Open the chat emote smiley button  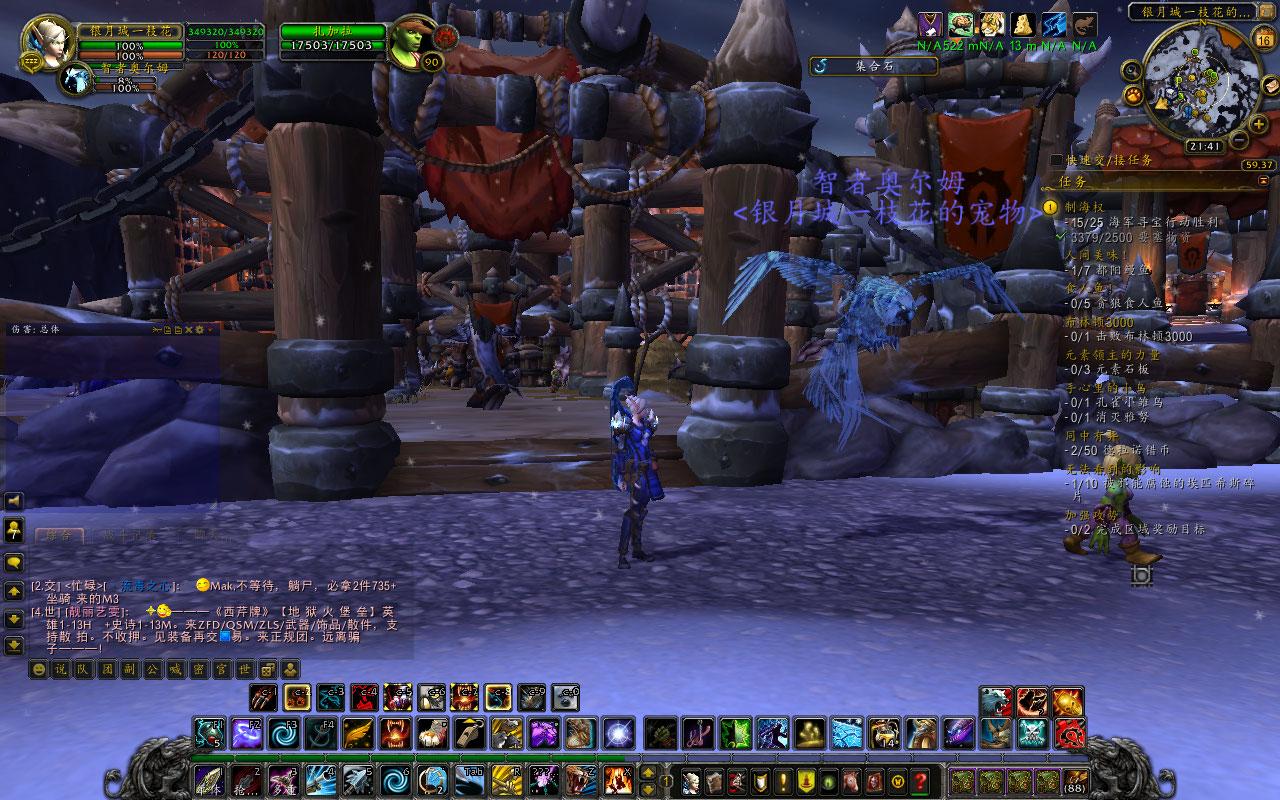[38, 669]
